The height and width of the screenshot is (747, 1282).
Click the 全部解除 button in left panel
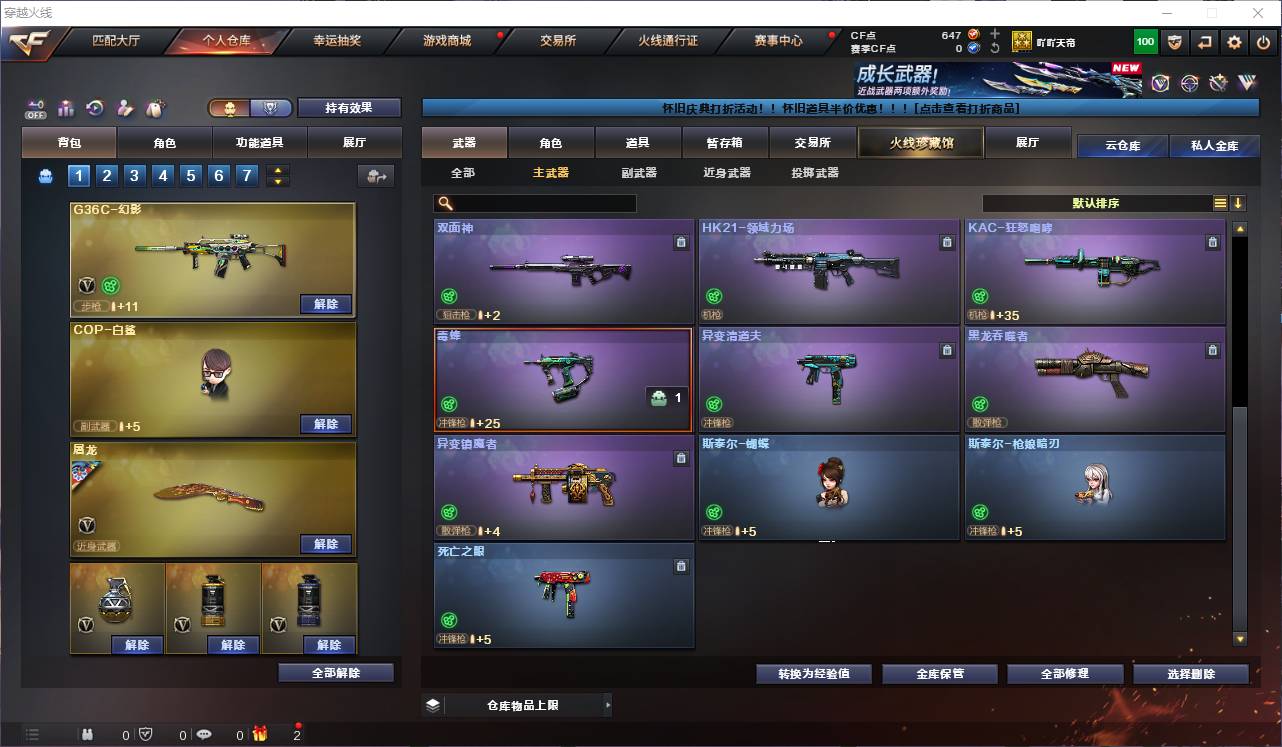(333, 673)
